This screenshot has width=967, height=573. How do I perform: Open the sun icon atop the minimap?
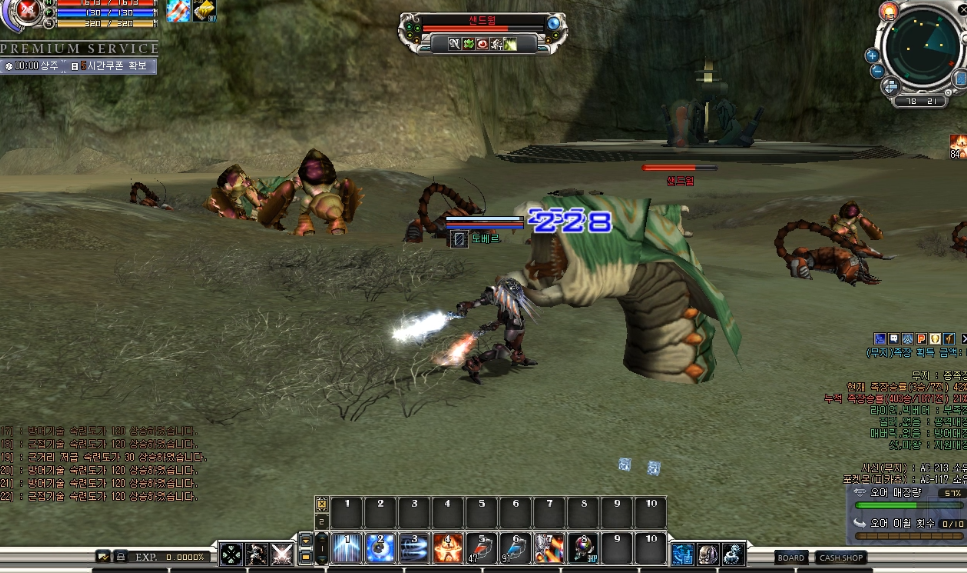tap(888, 10)
